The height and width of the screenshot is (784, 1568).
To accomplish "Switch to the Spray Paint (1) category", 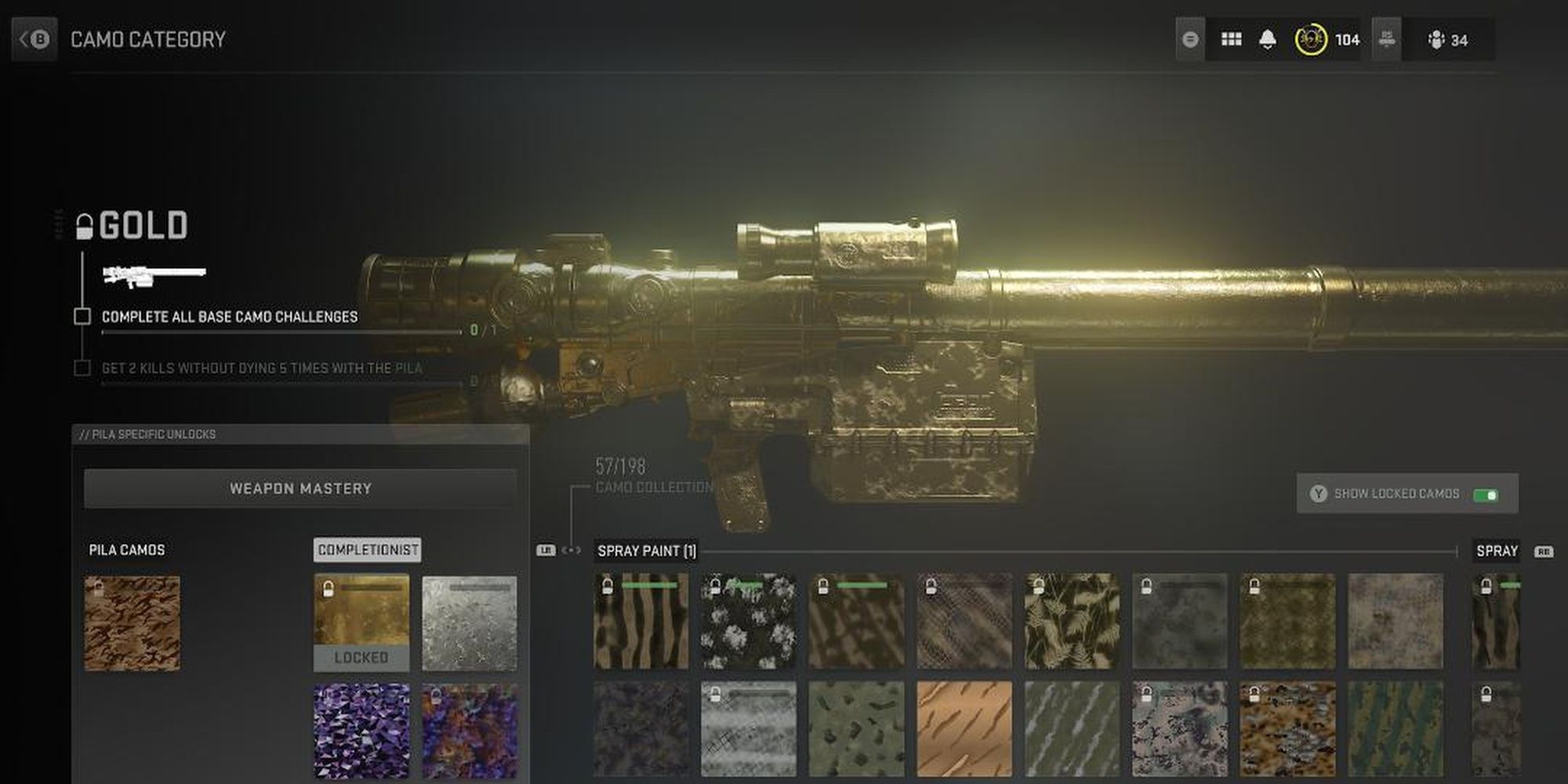I will [646, 550].
